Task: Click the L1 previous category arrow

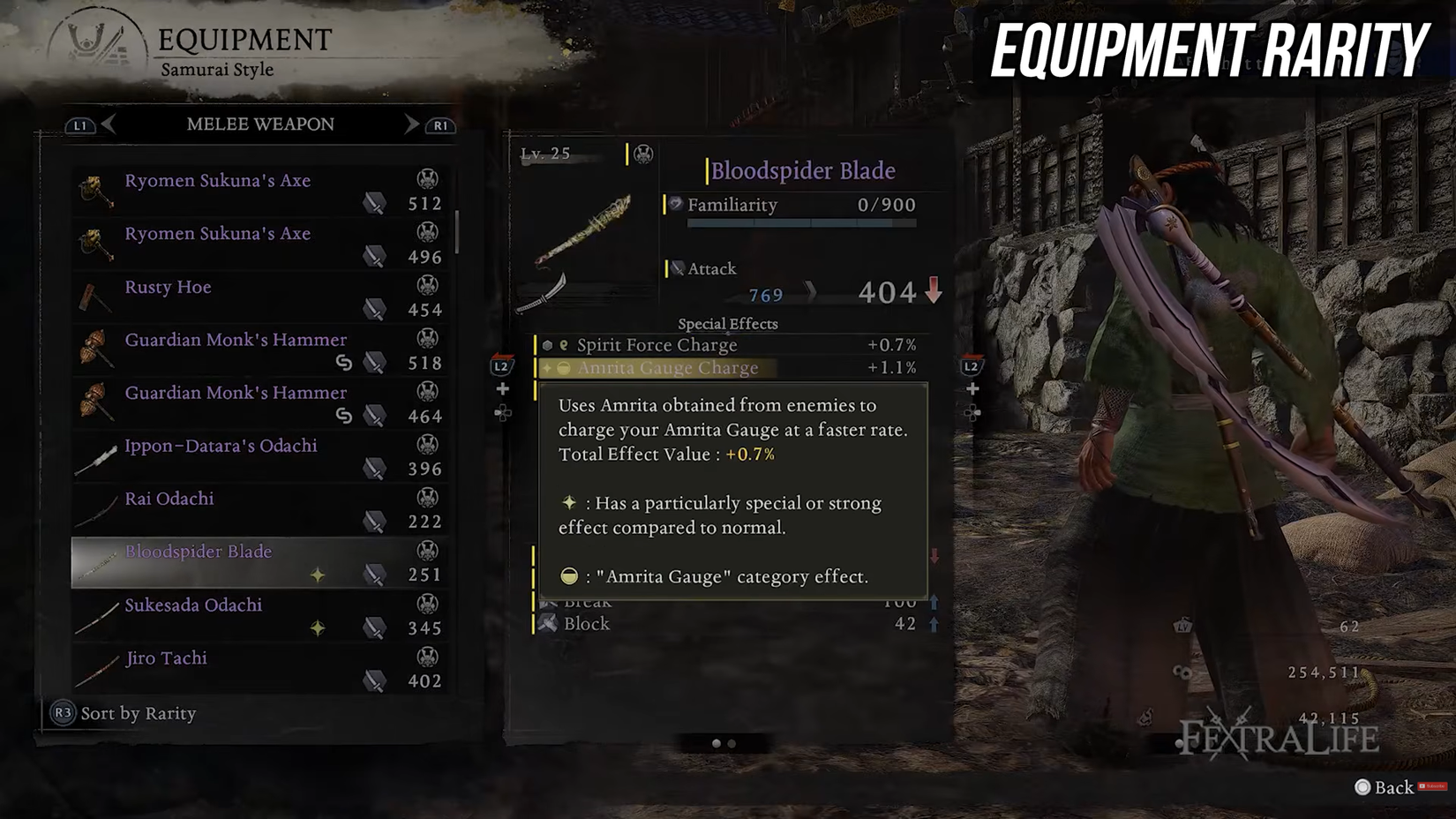Action: click(x=80, y=124)
